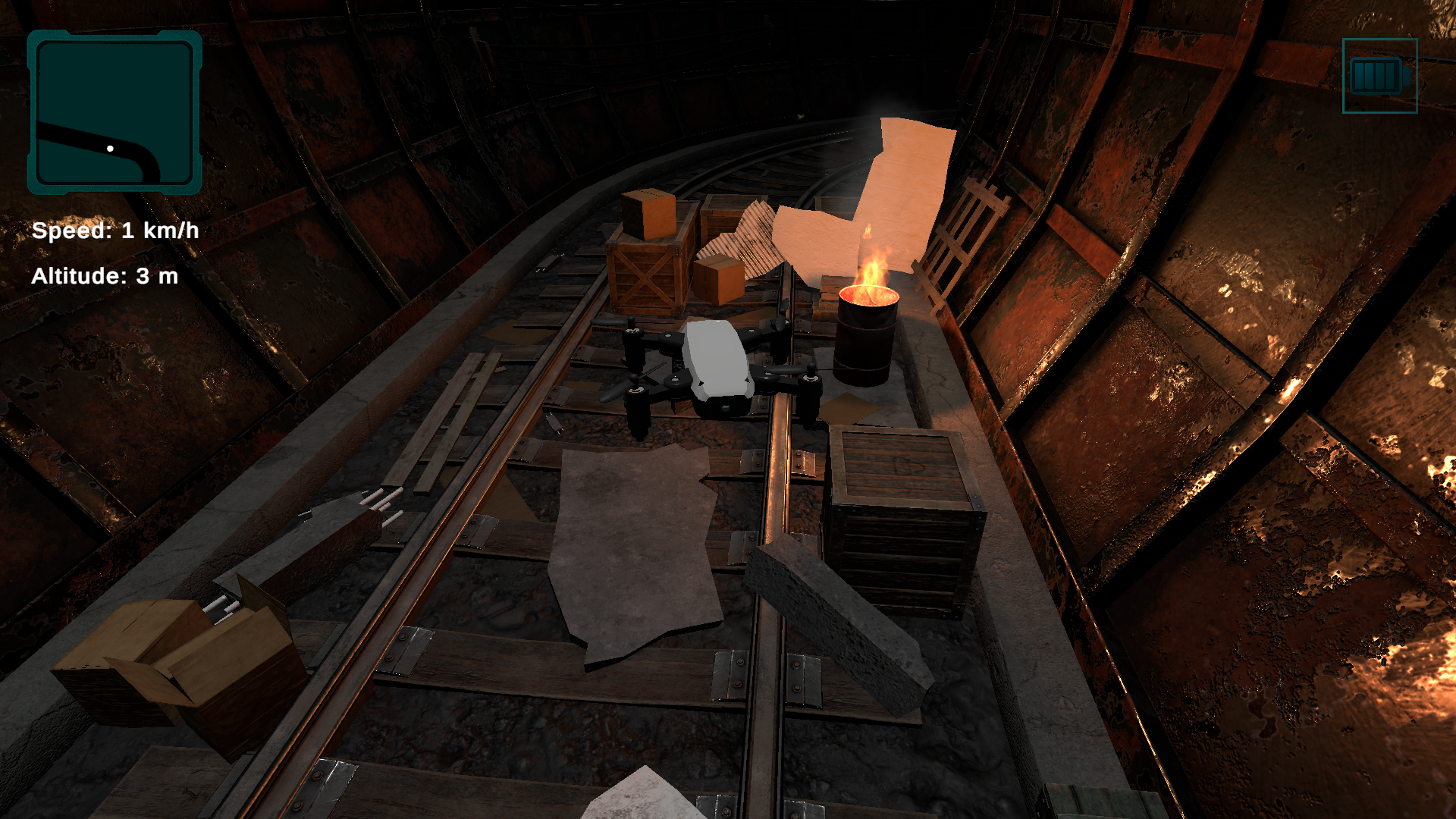Click the Speed: 1 km/h label
The width and height of the screenshot is (1456, 819).
tap(118, 230)
